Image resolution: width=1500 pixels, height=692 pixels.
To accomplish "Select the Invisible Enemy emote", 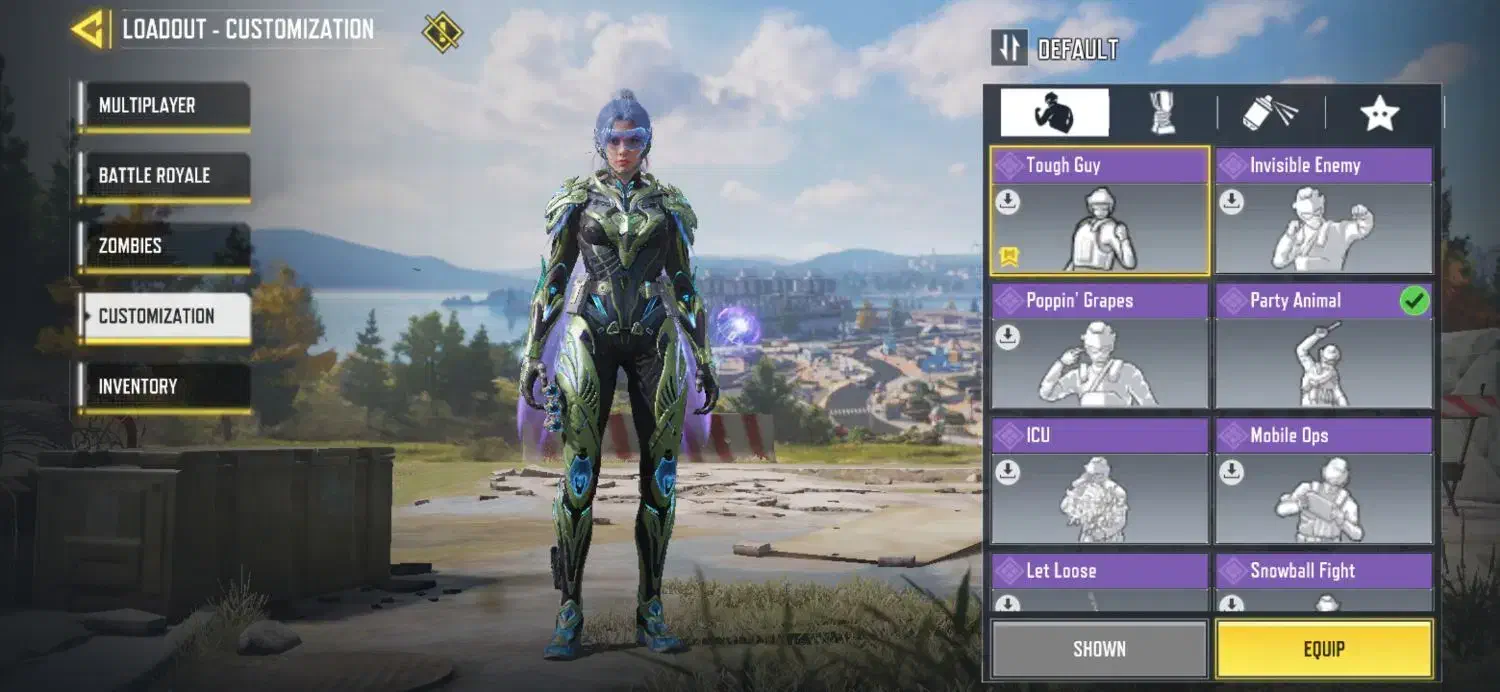I will pyautogui.click(x=1323, y=212).
